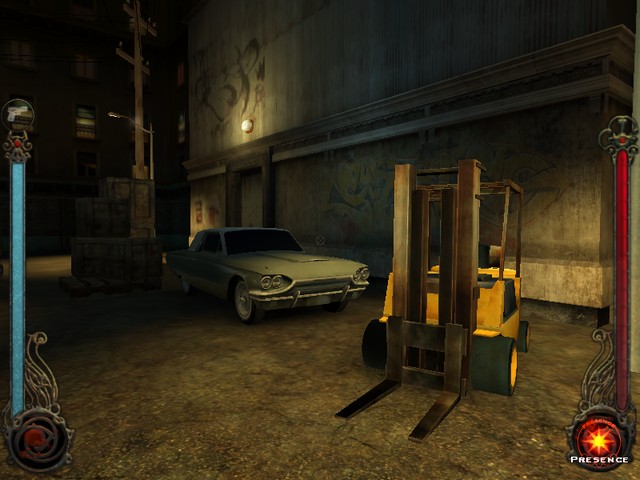Click the red spiral emblem icon
Image resolution: width=640 pixels, height=480 pixels.
38,436
